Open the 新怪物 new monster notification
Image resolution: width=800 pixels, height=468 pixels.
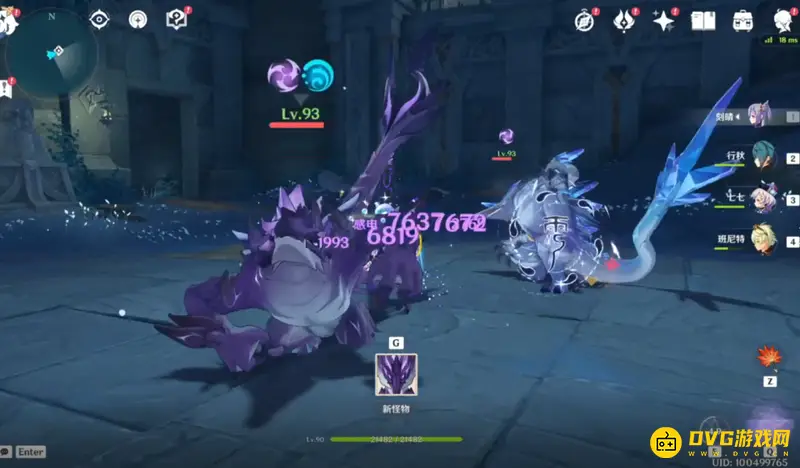point(396,375)
